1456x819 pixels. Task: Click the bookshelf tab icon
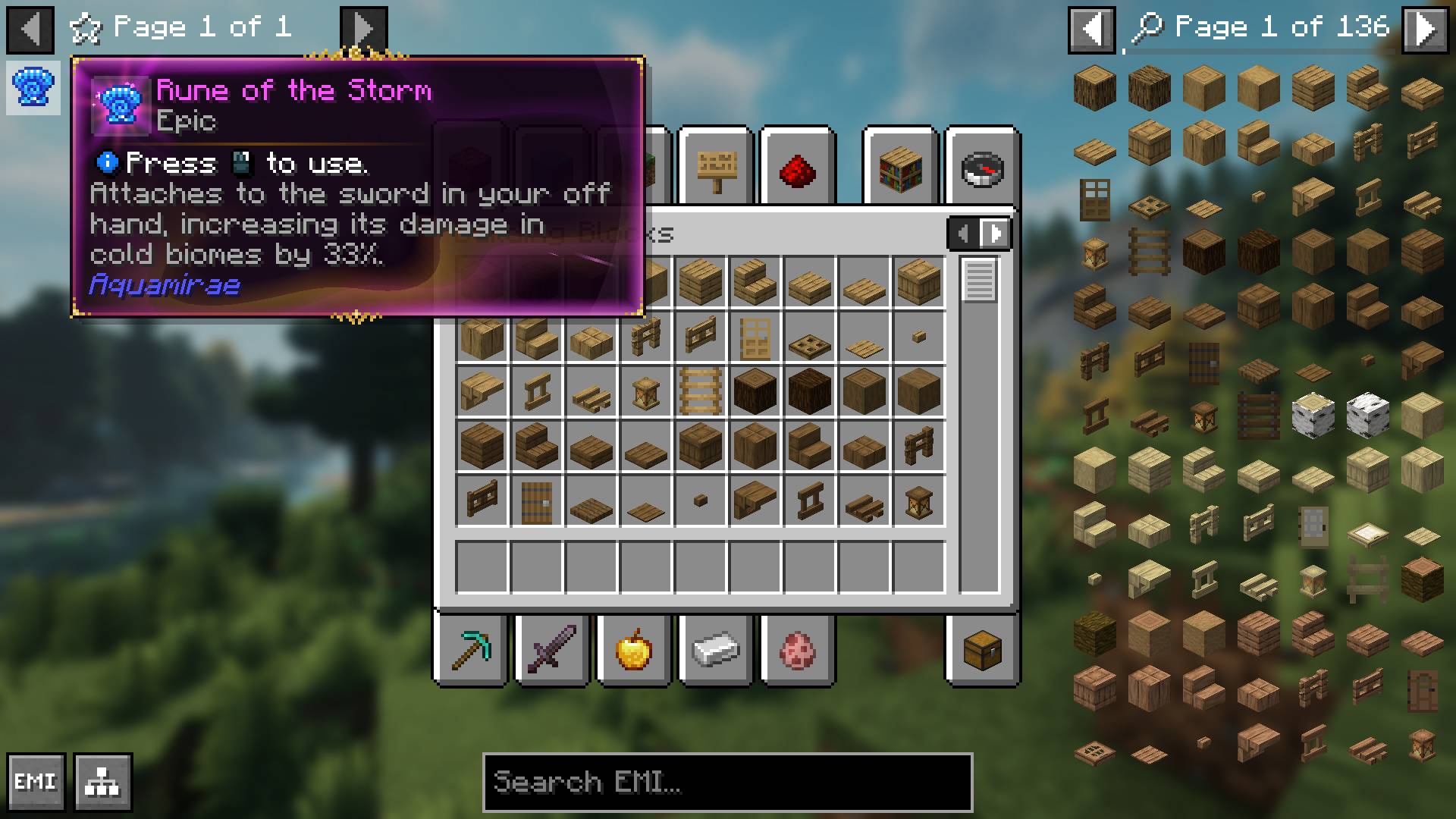coord(902,168)
